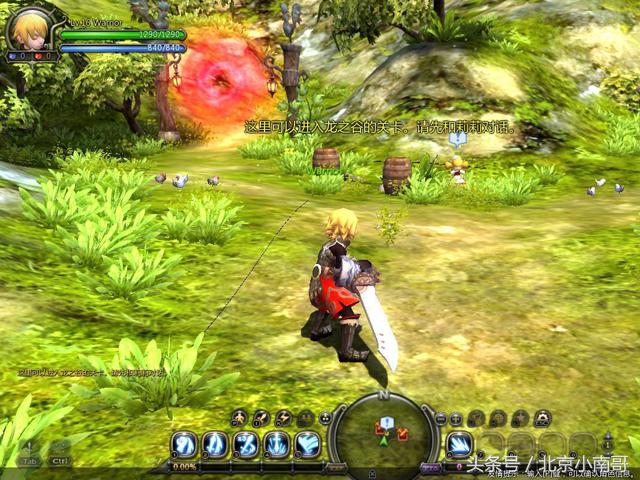Activate the skill icon marked x3
The image size is (640, 480).
(x=246, y=444)
